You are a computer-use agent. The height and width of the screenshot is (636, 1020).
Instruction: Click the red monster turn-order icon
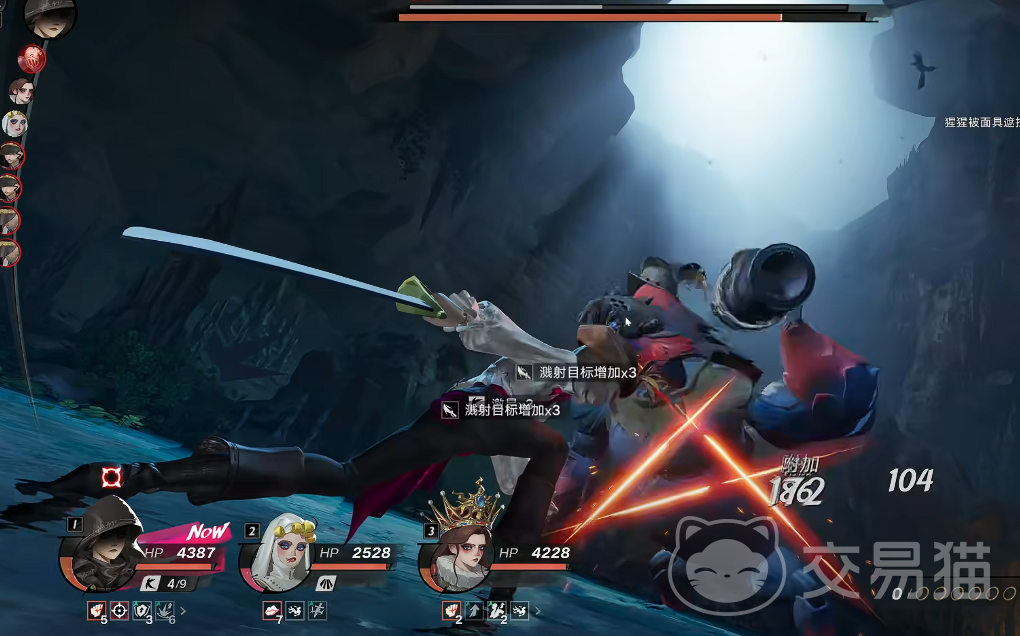click(33, 59)
